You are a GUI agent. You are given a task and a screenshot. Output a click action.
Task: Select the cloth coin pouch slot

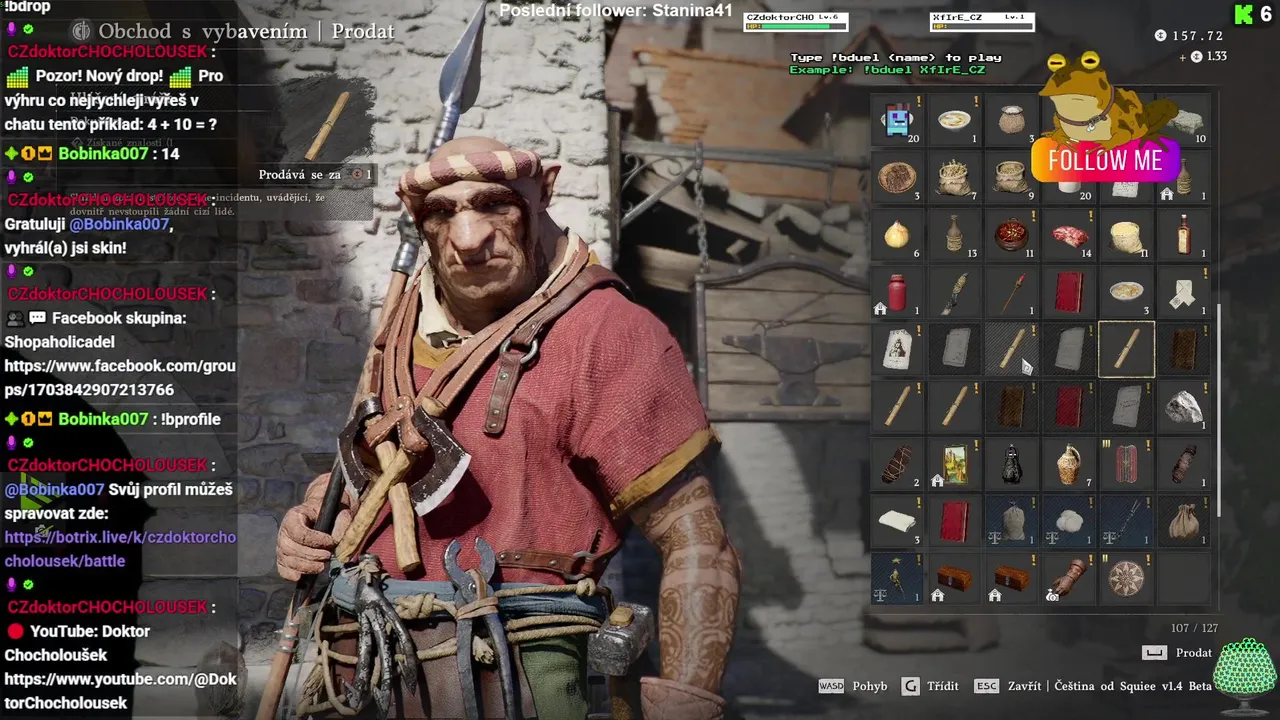[x=1184, y=521]
